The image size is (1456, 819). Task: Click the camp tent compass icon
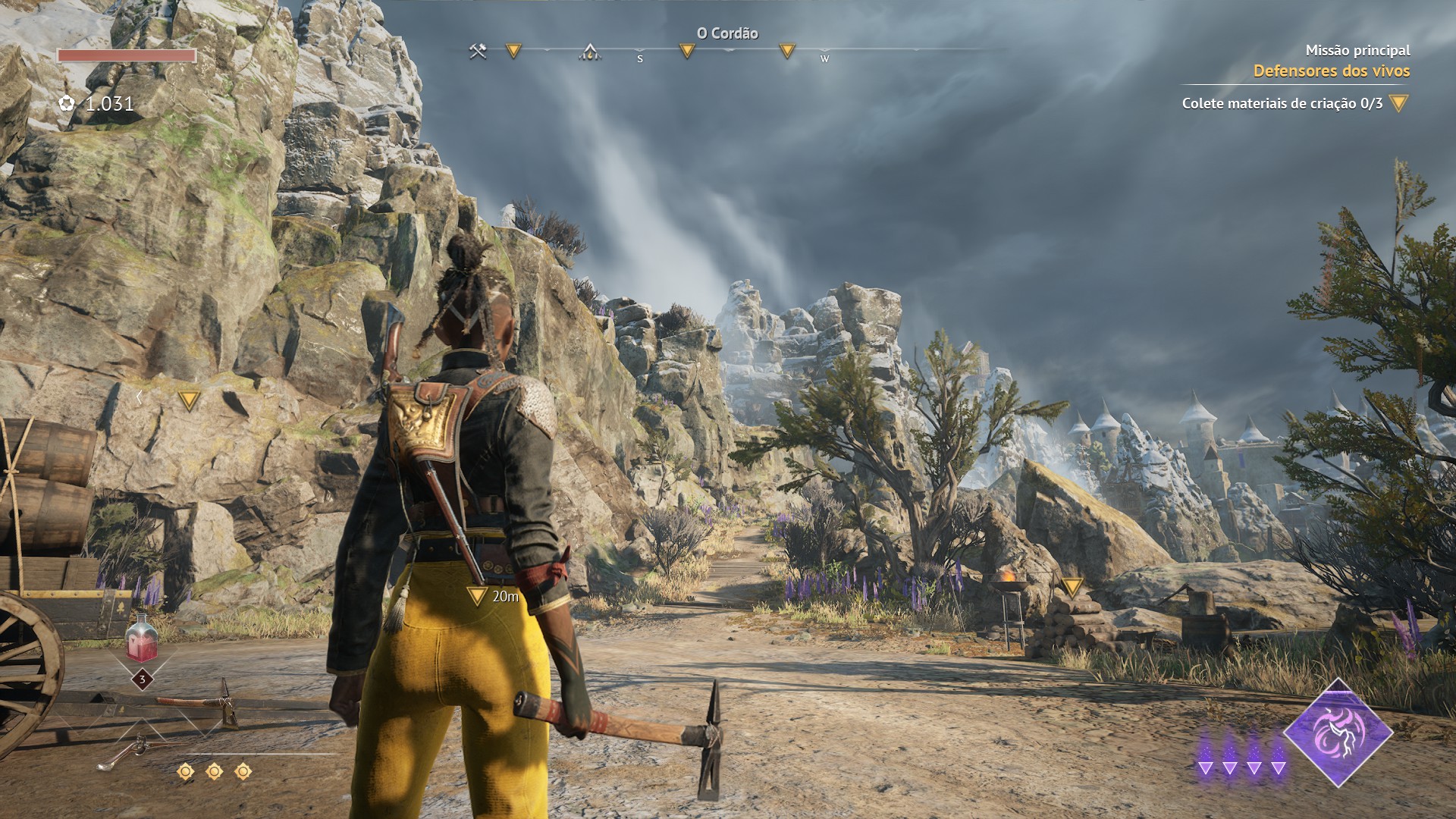tap(590, 52)
